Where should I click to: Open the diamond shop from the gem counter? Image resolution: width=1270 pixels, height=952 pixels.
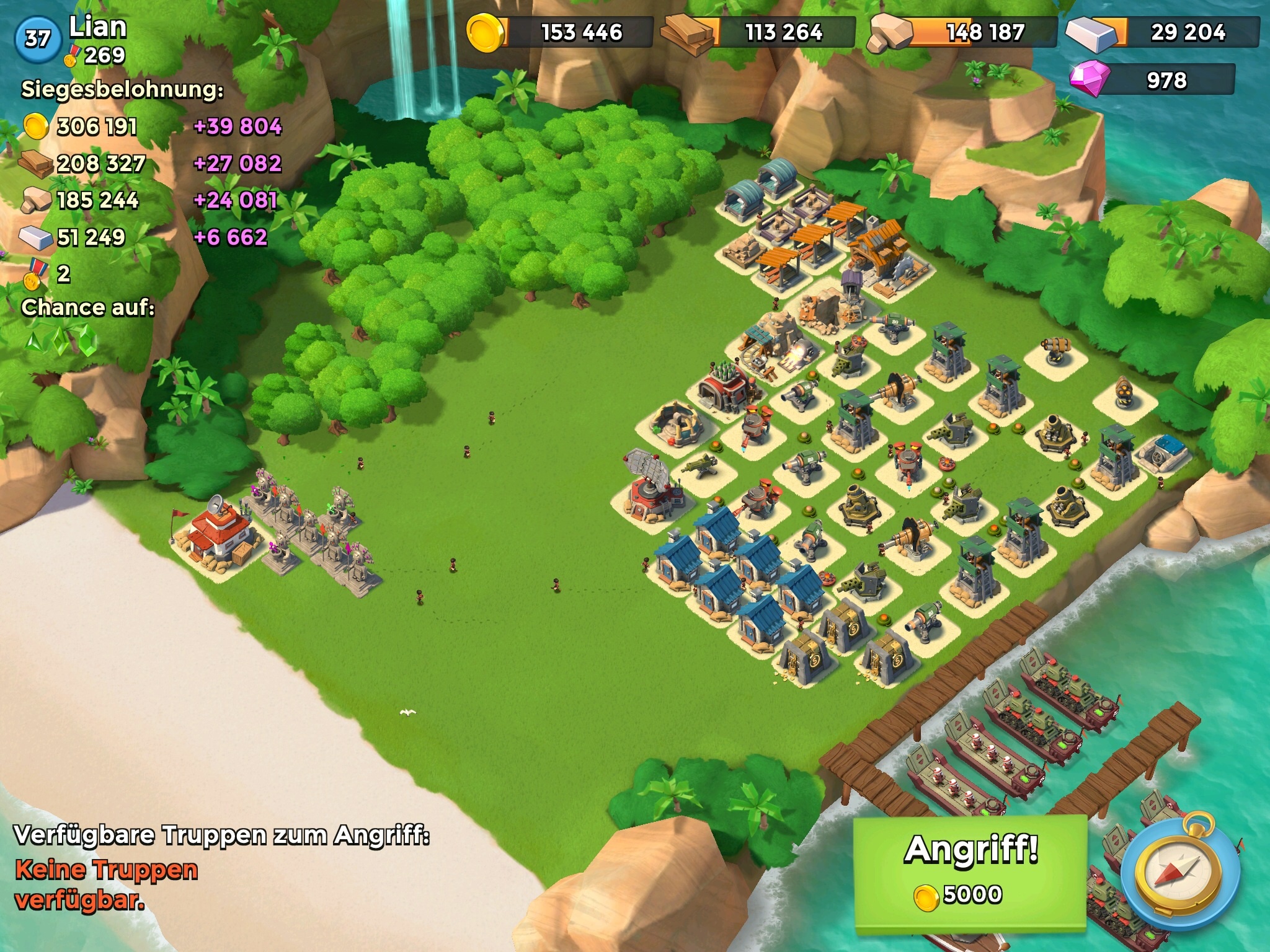pos(1152,80)
